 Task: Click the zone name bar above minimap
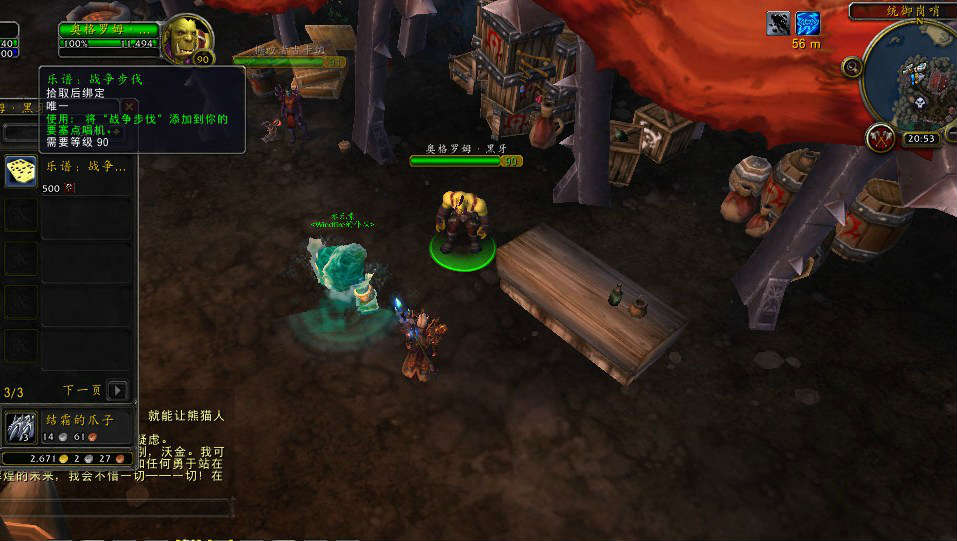tap(903, 11)
